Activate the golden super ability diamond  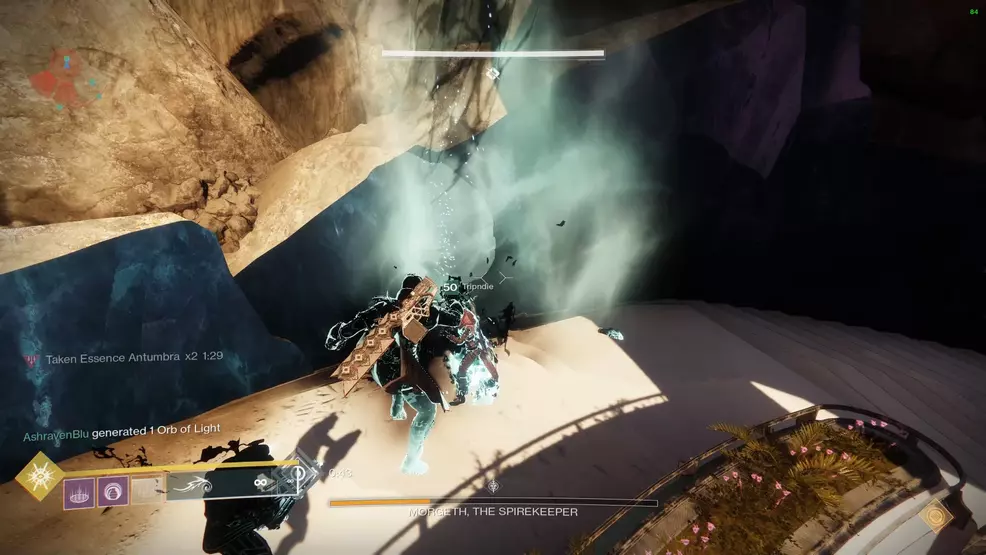coord(40,476)
